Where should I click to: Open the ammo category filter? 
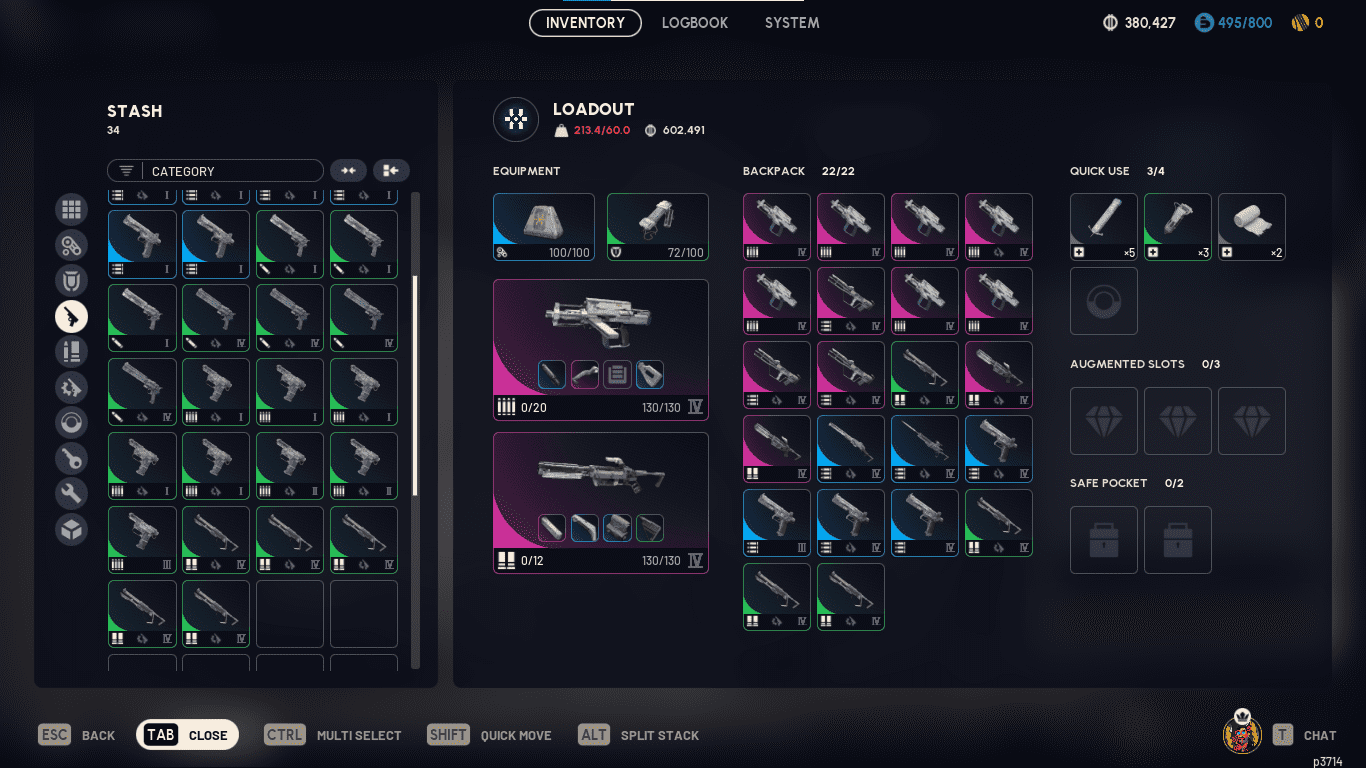(71, 351)
